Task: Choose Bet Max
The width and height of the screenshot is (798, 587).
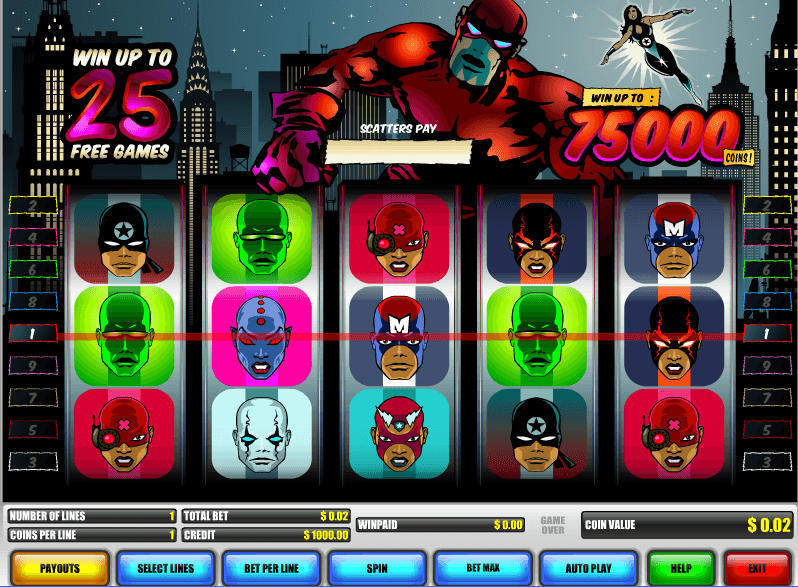Action: [482, 568]
